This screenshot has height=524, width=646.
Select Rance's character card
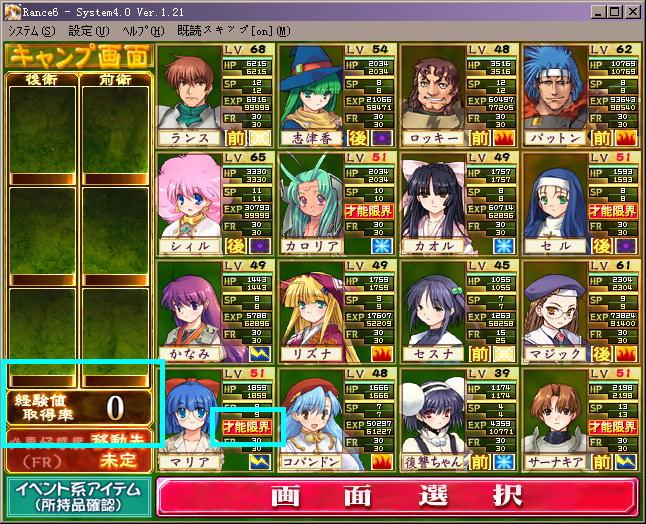[x=190, y=88]
